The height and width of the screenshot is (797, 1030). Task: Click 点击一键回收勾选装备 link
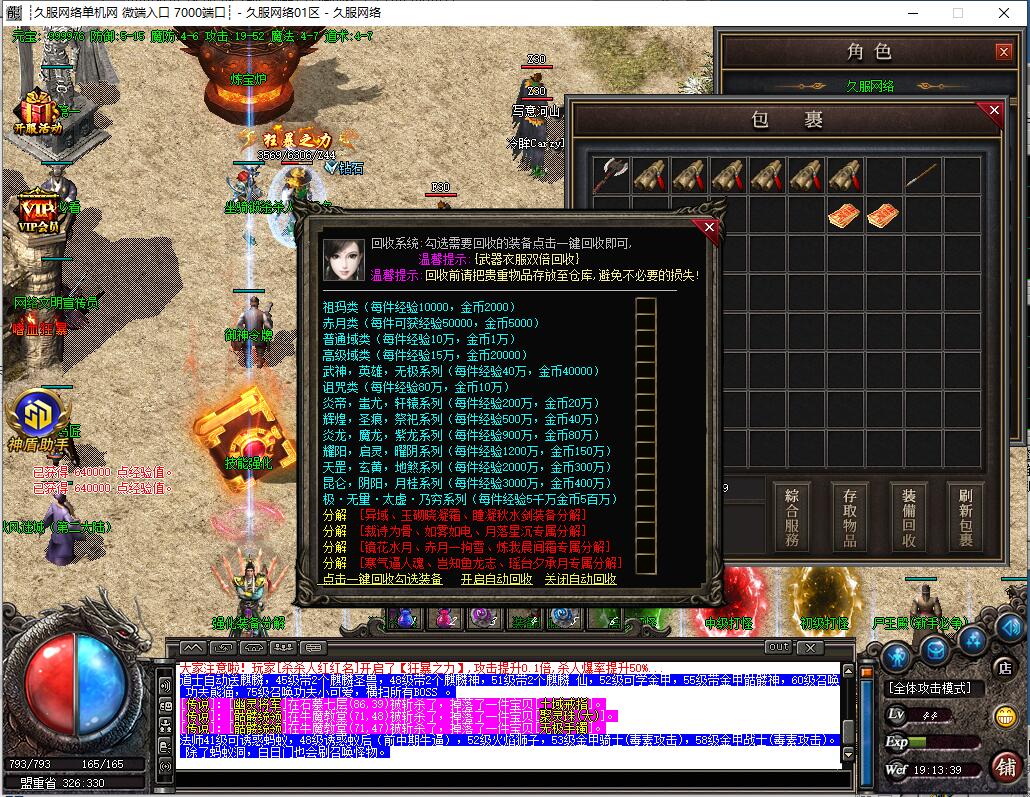click(382, 579)
